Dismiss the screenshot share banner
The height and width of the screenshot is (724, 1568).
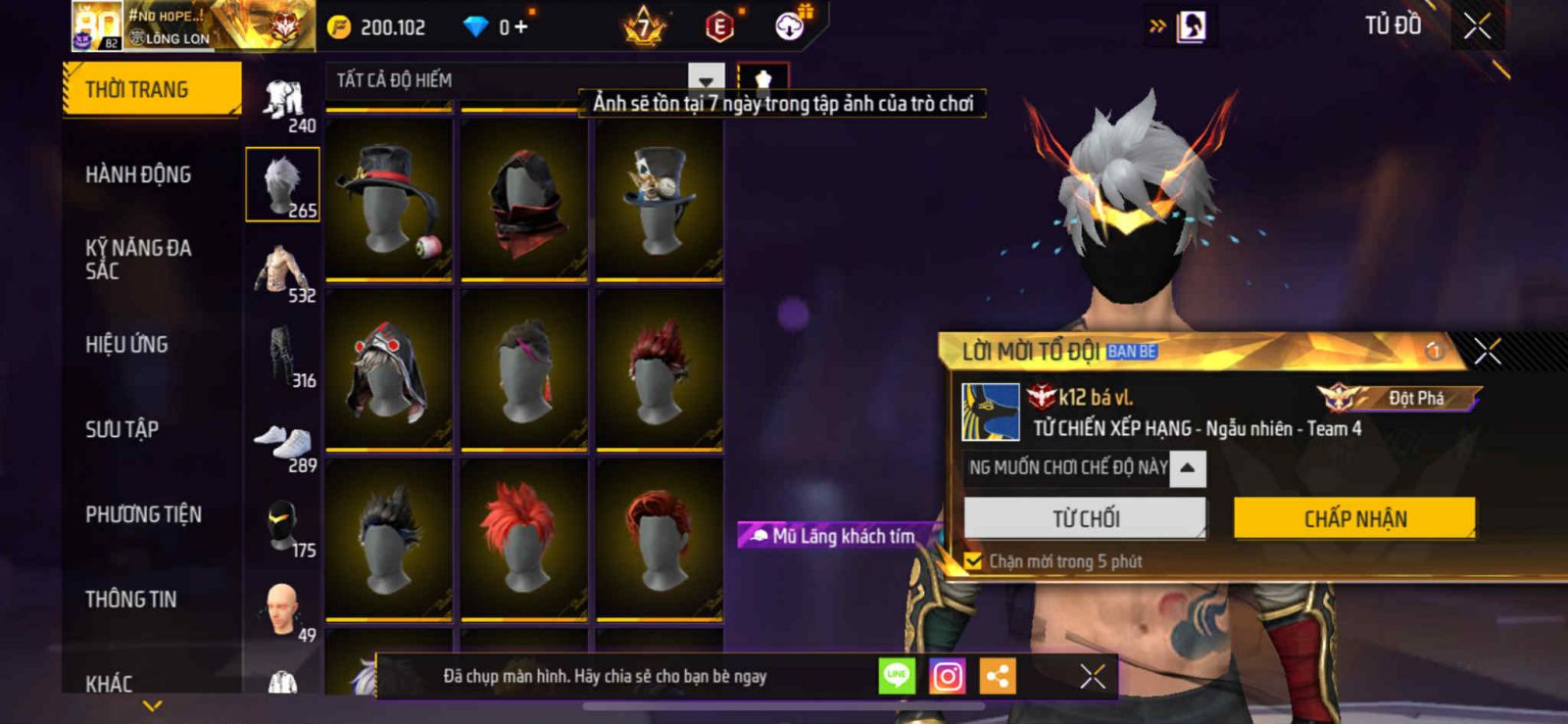pos(1092,676)
